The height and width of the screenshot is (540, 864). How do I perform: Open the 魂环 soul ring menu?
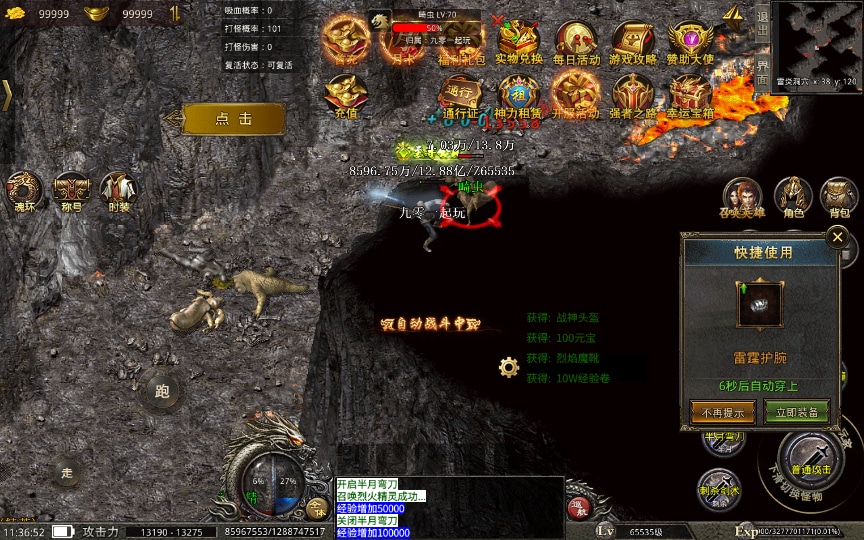coord(23,190)
